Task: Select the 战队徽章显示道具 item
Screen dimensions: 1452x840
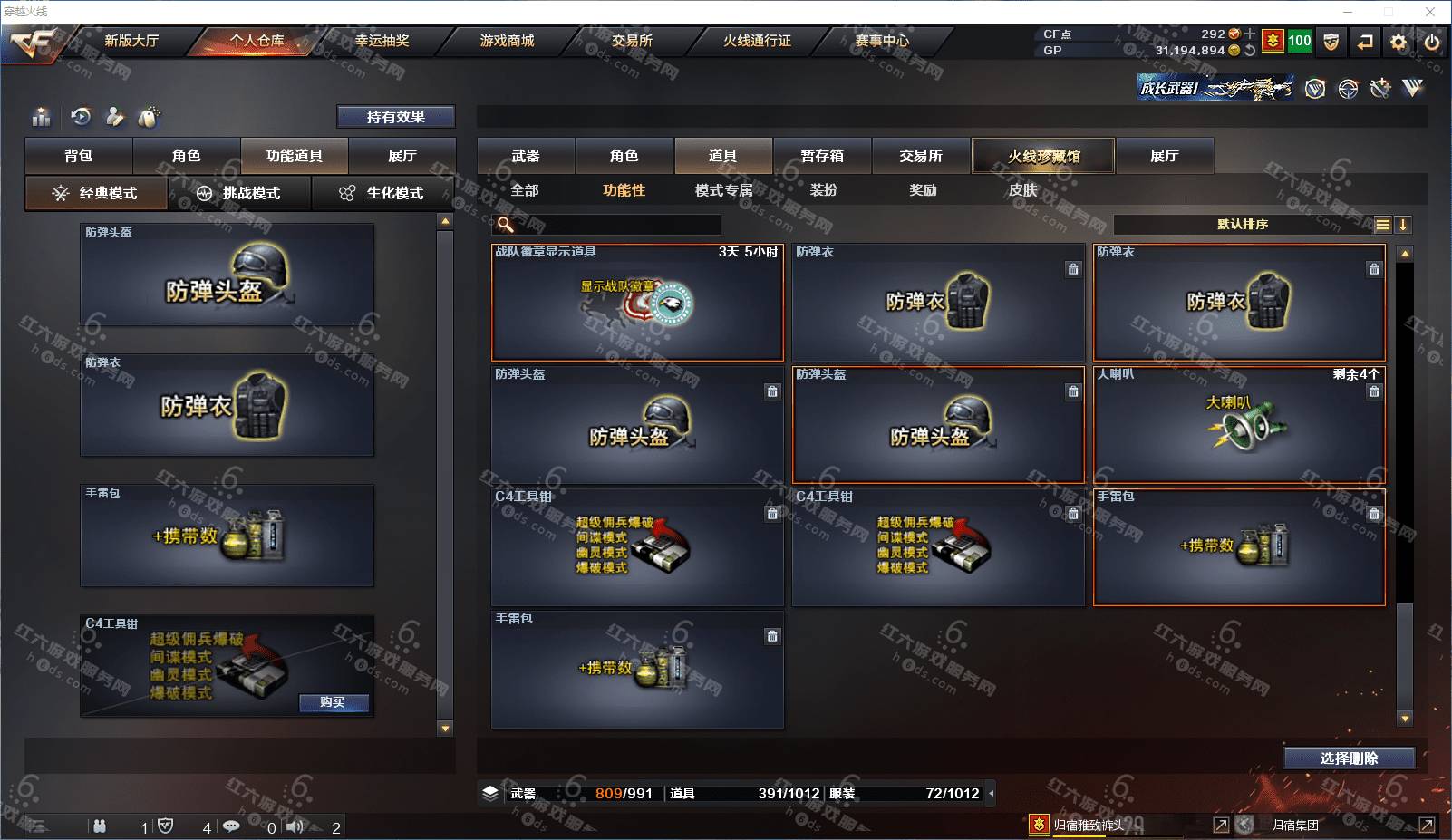Action: [x=637, y=303]
